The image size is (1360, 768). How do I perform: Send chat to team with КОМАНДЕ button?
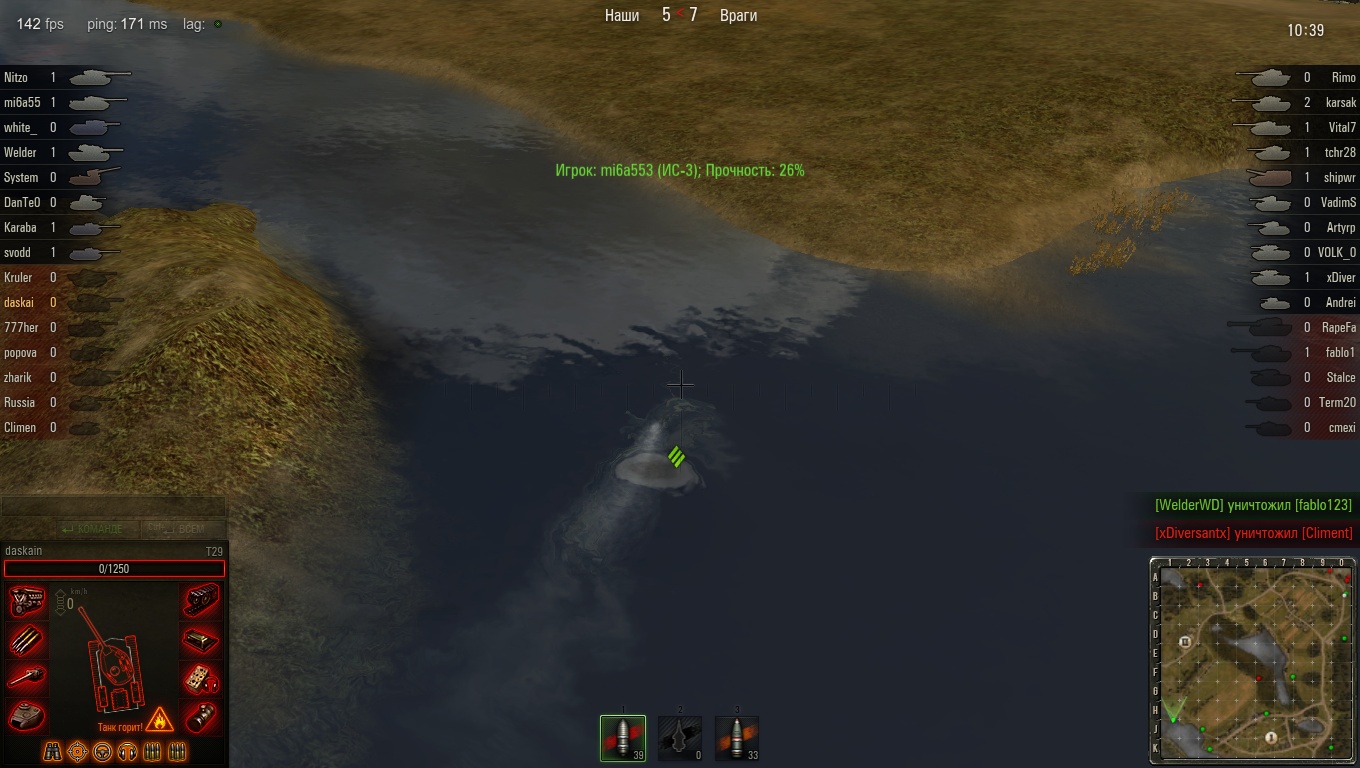click(x=92, y=529)
